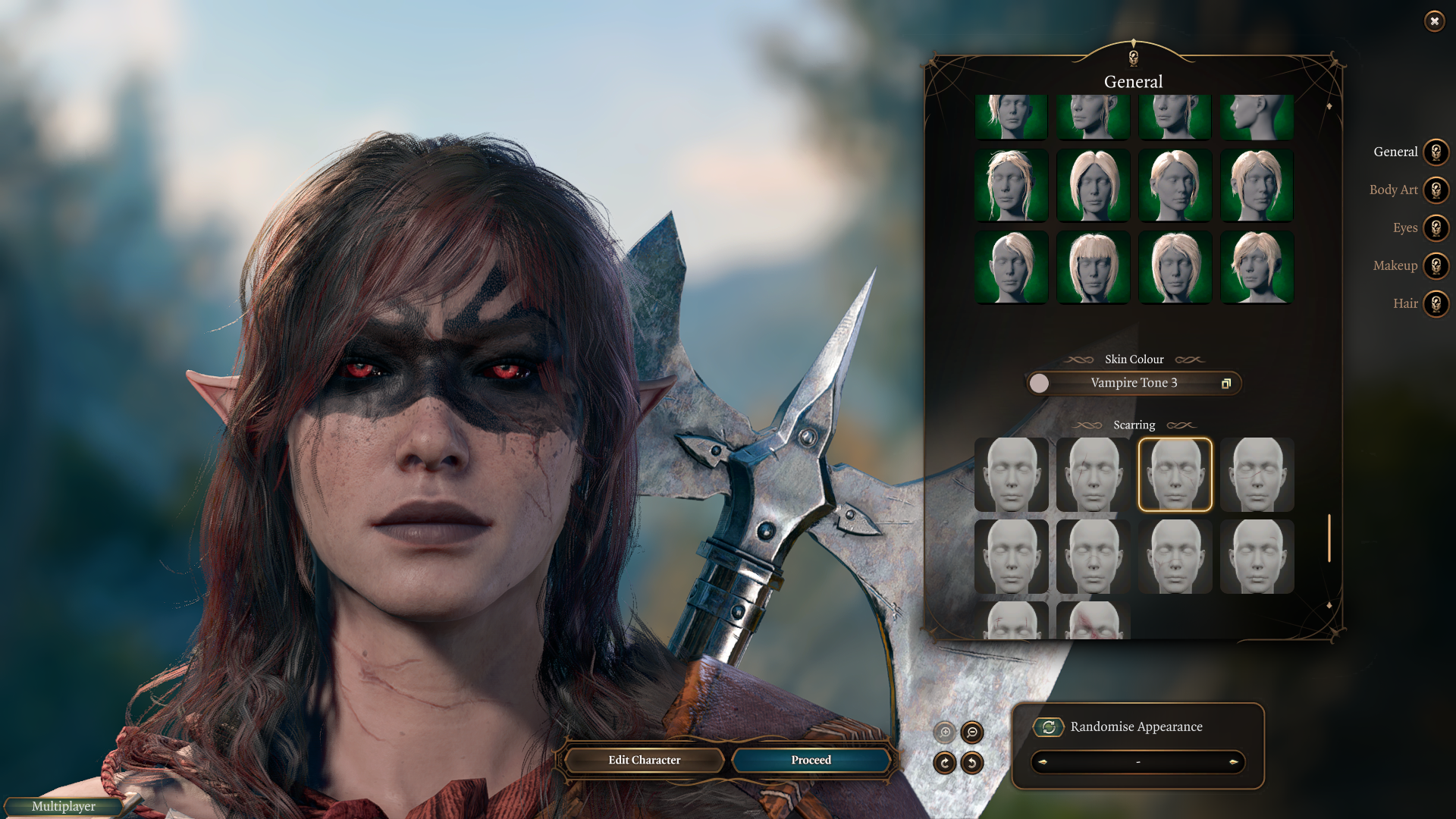This screenshot has height=819, width=1456.
Task: Proceed to the next step
Action: click(x=811, y=760)
